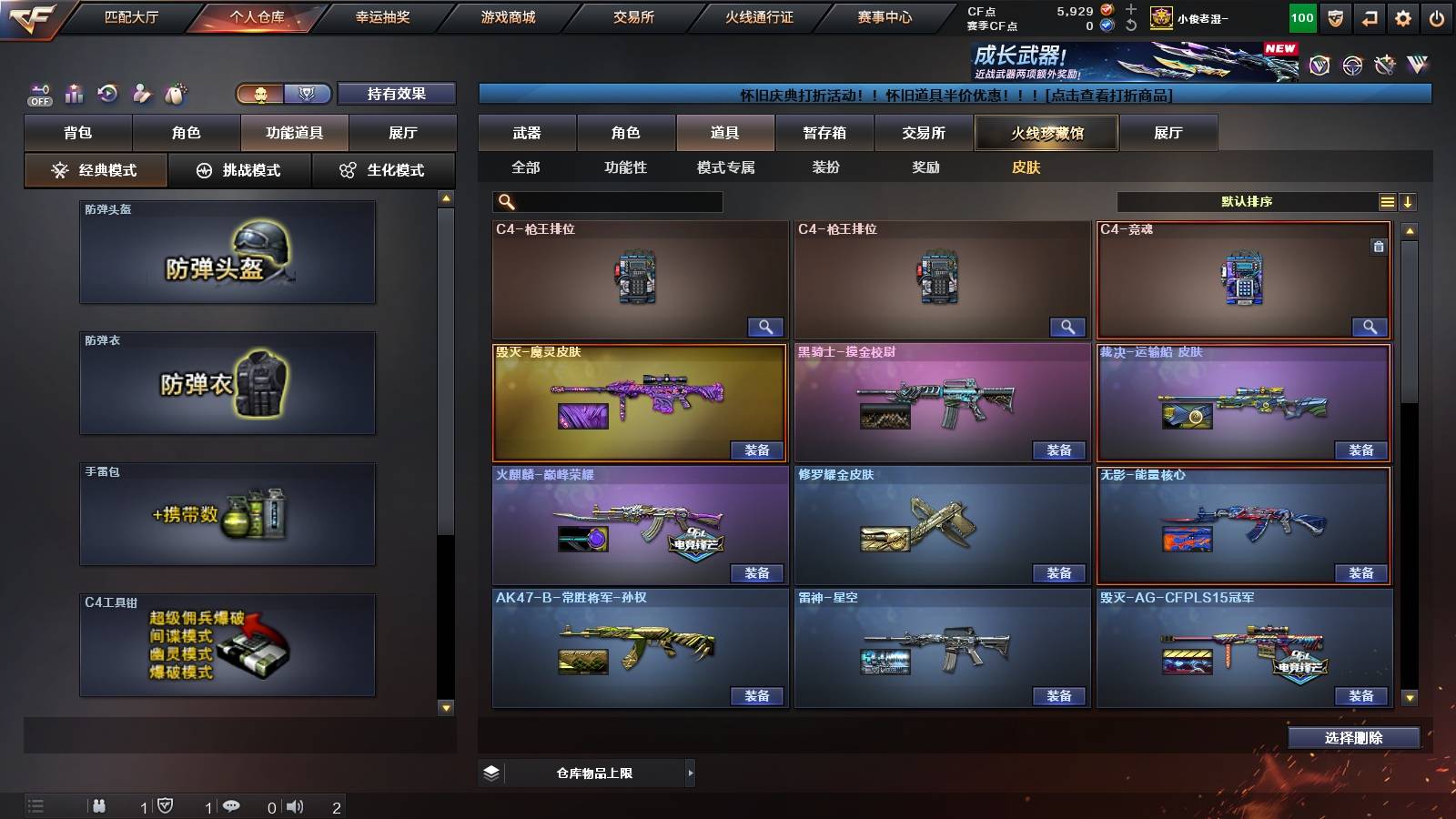The height and width of the screenshot is (819, 1456).
Task: Click the CF shield icon in top-right toolbar
Action: (1334, 17)
